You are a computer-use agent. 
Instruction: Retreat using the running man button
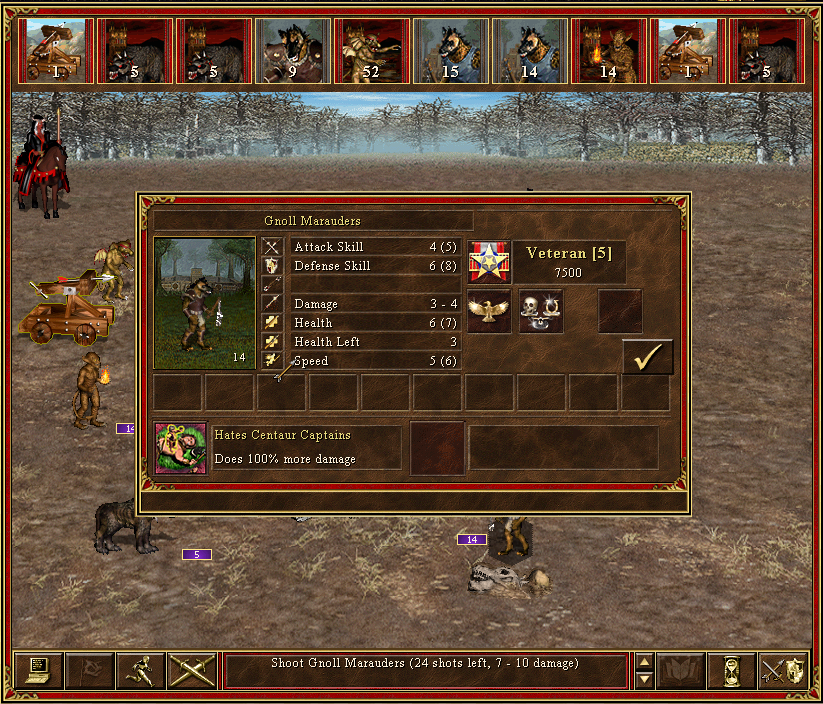pyautogui.click(x=141, y=670)
